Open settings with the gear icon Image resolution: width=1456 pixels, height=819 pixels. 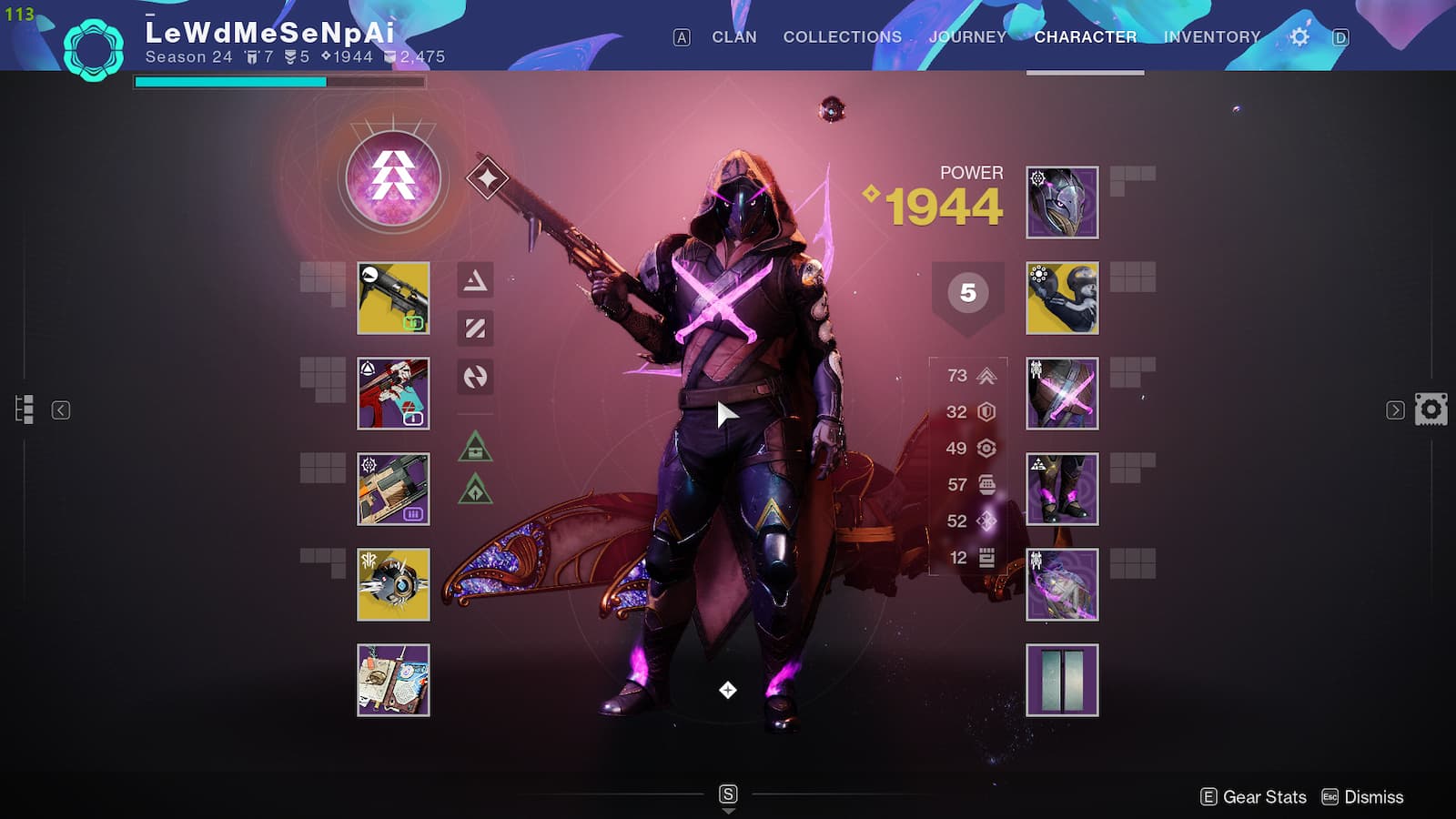(1299, 37)
